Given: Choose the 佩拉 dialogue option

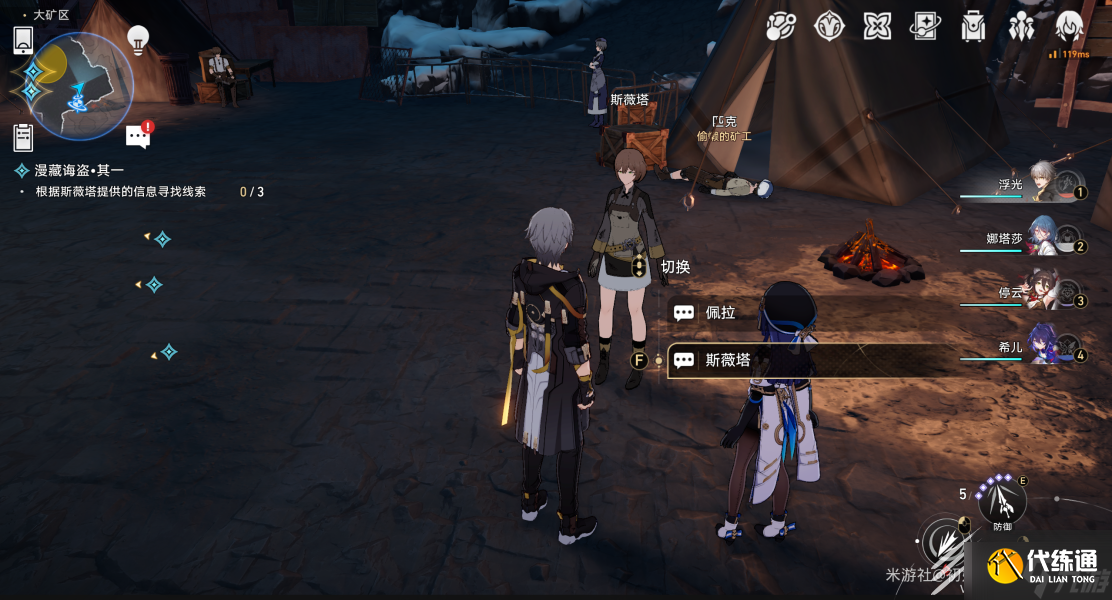Looking at the screenshot, I should click(x=720, y=313).
